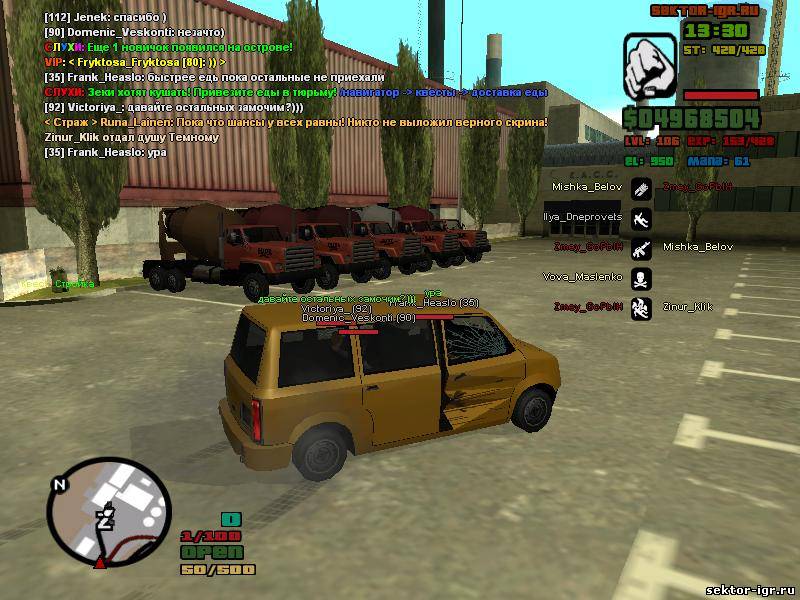800x600 pixels.
Task: Click the north marker on the minimap
Action: (59, 485)
